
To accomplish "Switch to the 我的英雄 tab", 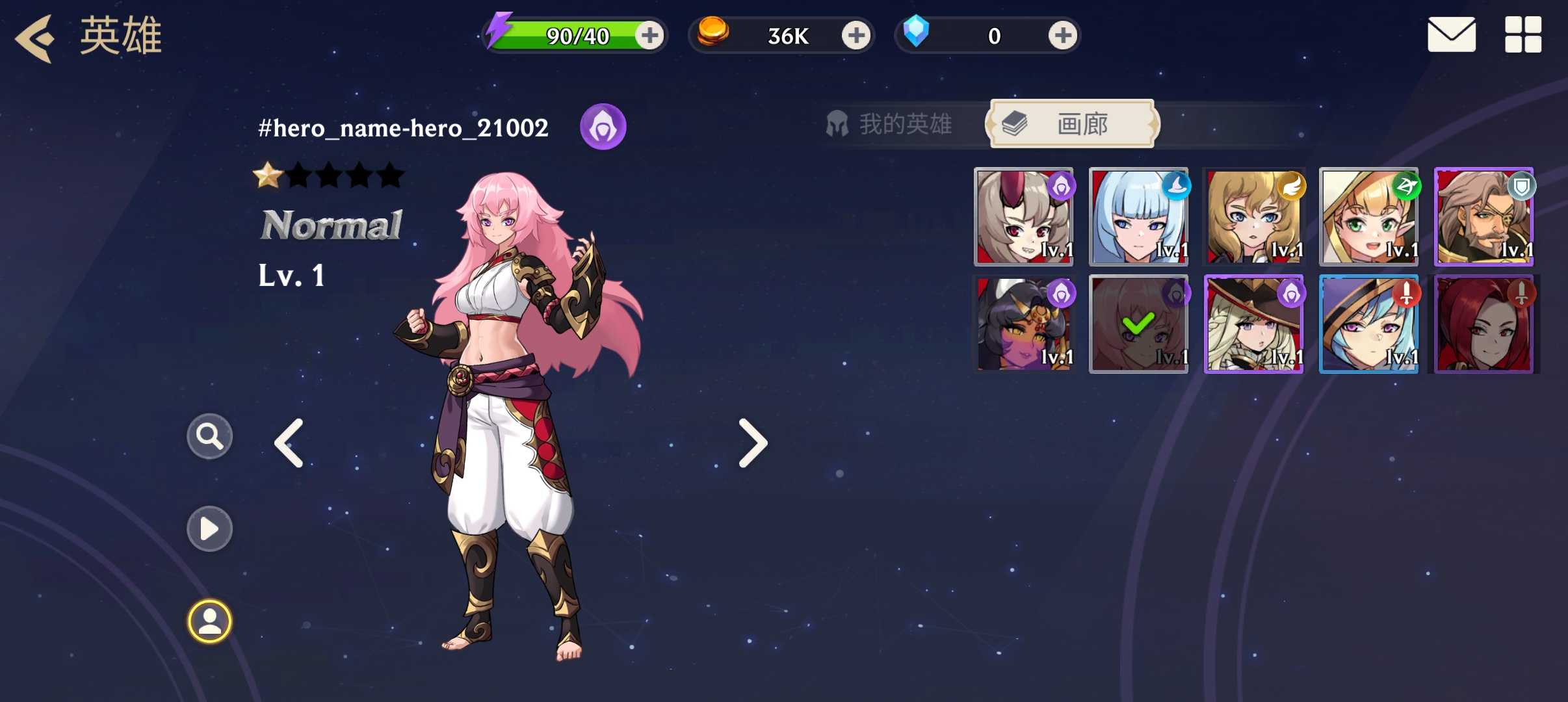I will click(891, 123).
